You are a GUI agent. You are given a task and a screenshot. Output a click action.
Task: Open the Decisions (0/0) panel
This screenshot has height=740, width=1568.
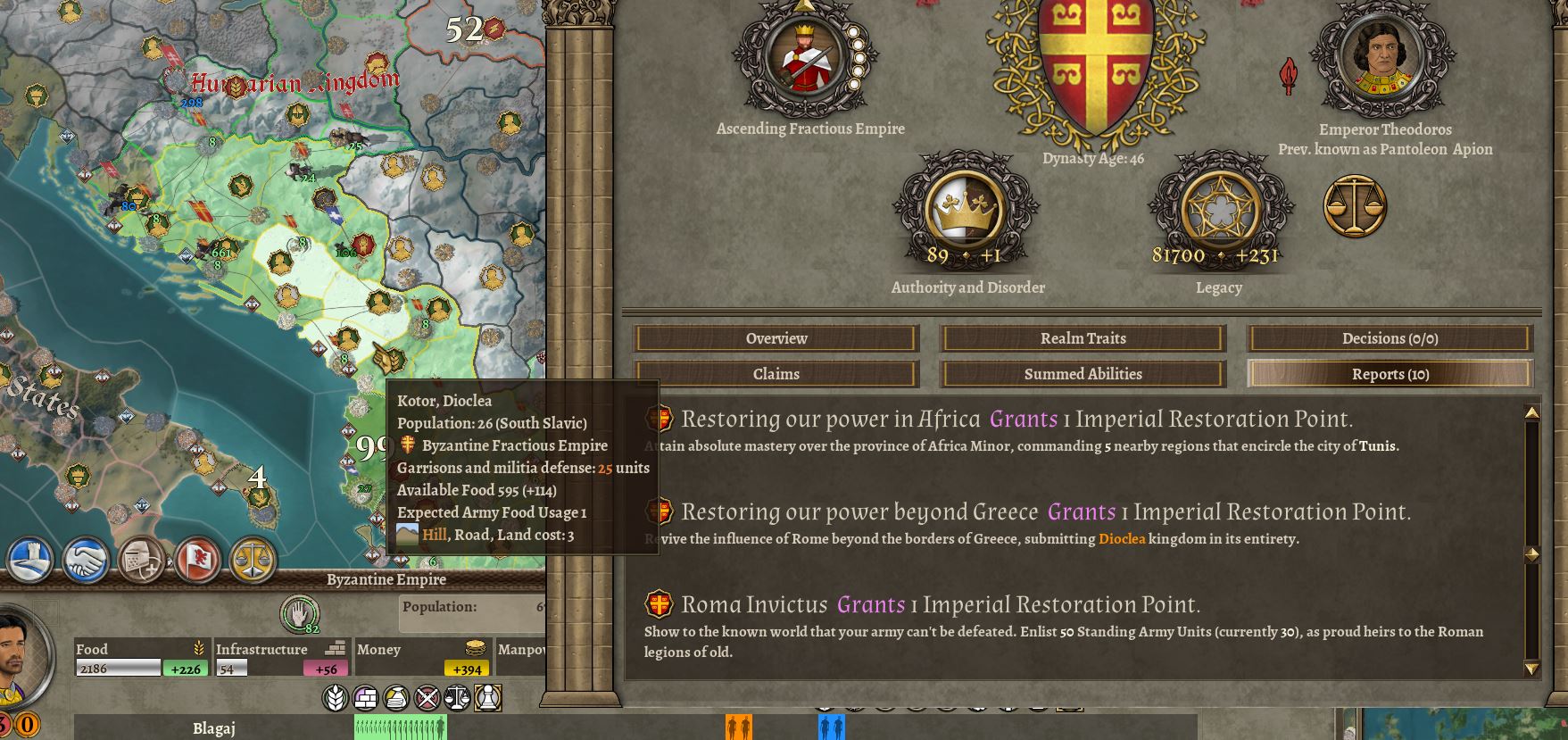pyautogui.click(x=1387, y=338)
